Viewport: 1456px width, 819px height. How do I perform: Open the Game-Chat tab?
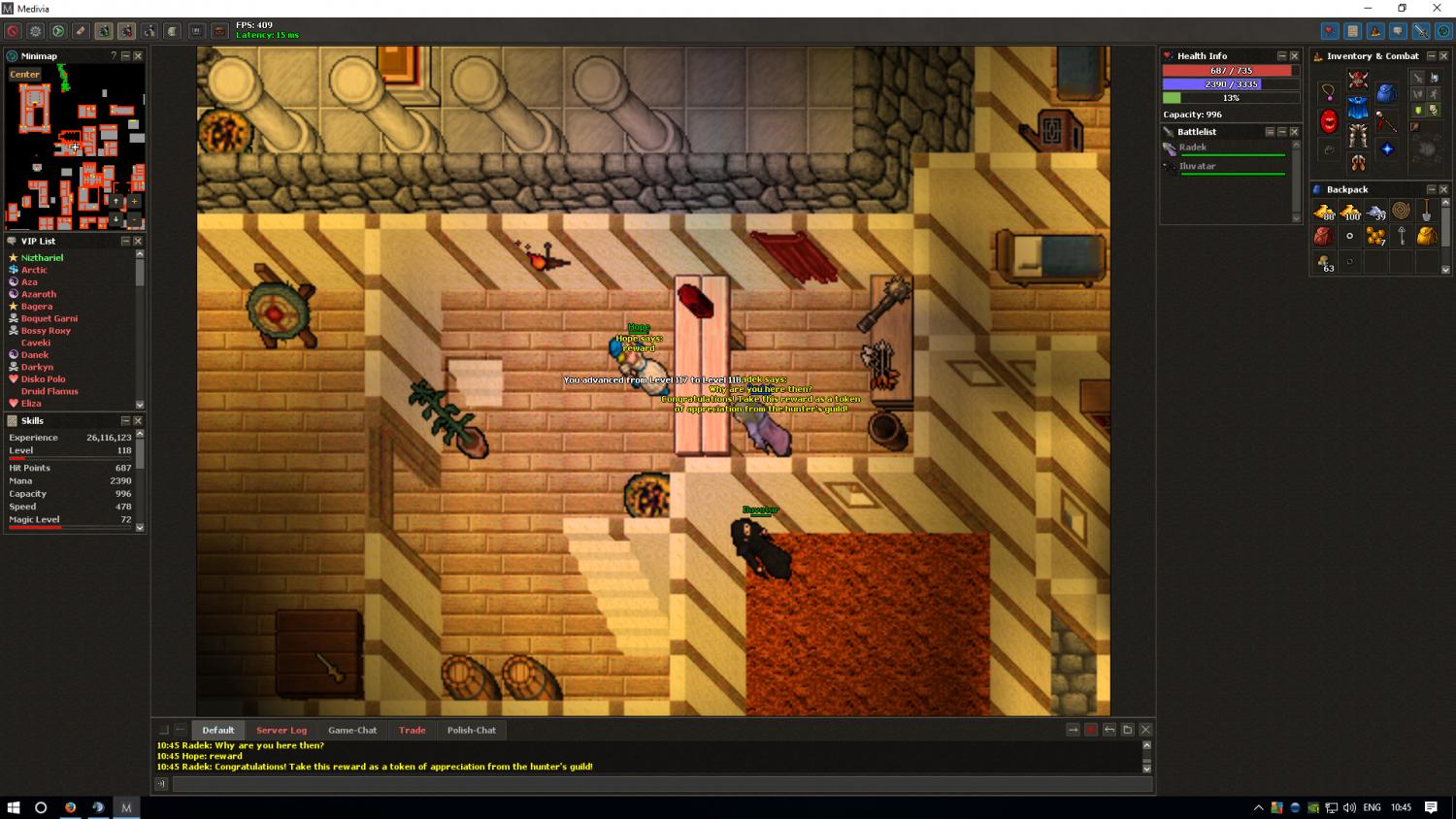(352, 730)
